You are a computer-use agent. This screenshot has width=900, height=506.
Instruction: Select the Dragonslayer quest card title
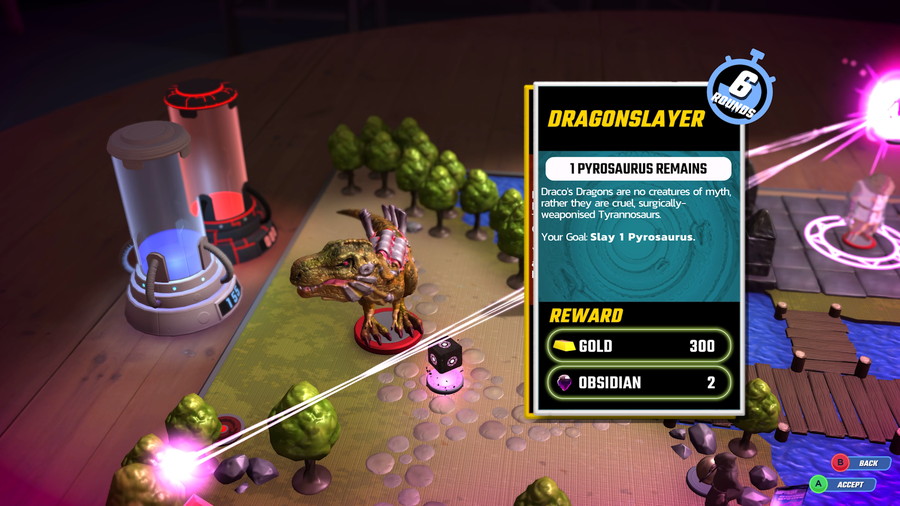(626, 119)
